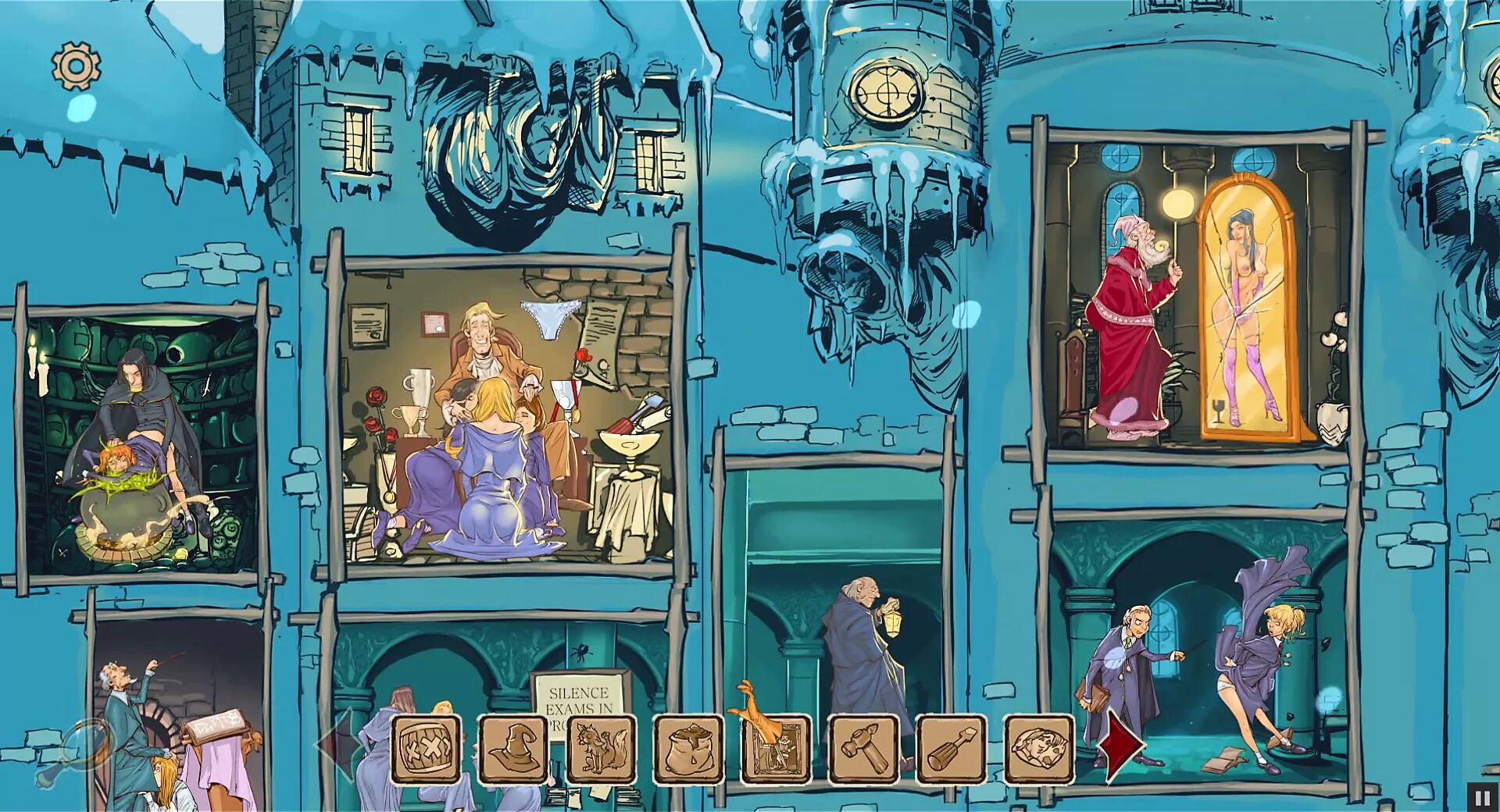Pause the video playback
1500x812 pixels.
1482,797
